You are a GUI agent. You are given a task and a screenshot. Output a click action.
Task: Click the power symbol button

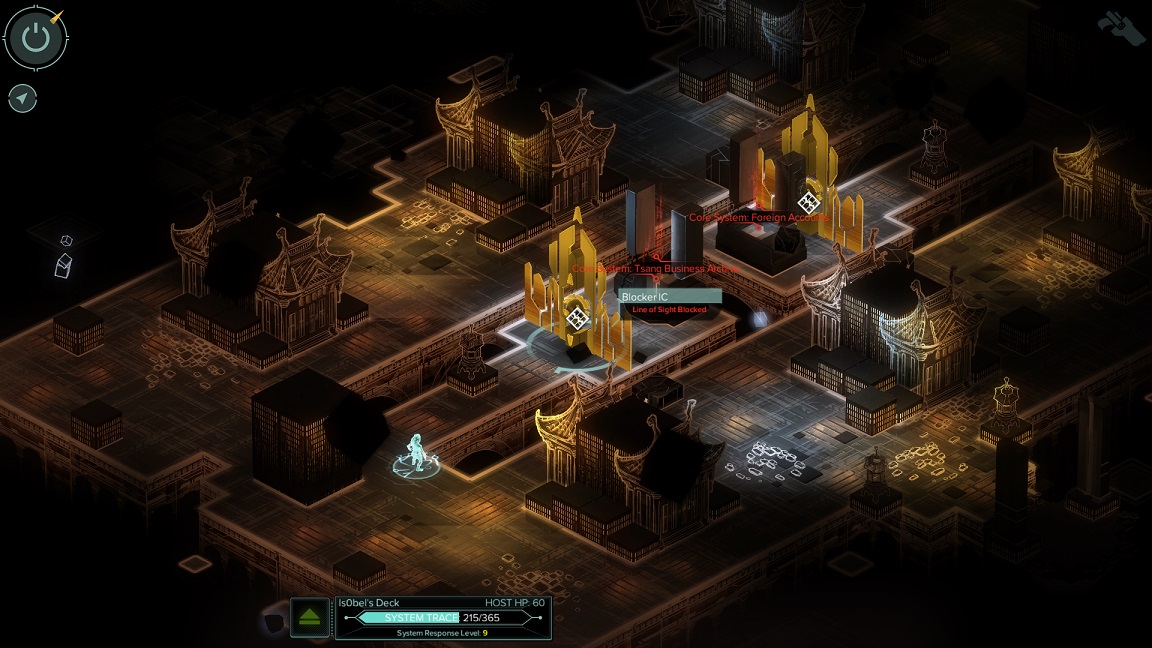tap(36, 38)
